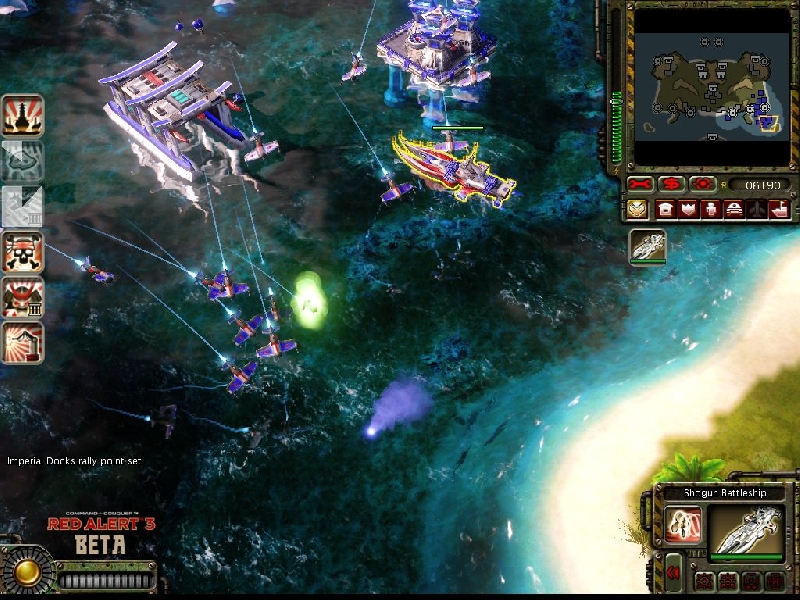Image resolution: width=800 pixels, height=600 pixels.
Task: Select the Shogun Battleship group icon below sidebar
Action: click(x=647, y=247)
